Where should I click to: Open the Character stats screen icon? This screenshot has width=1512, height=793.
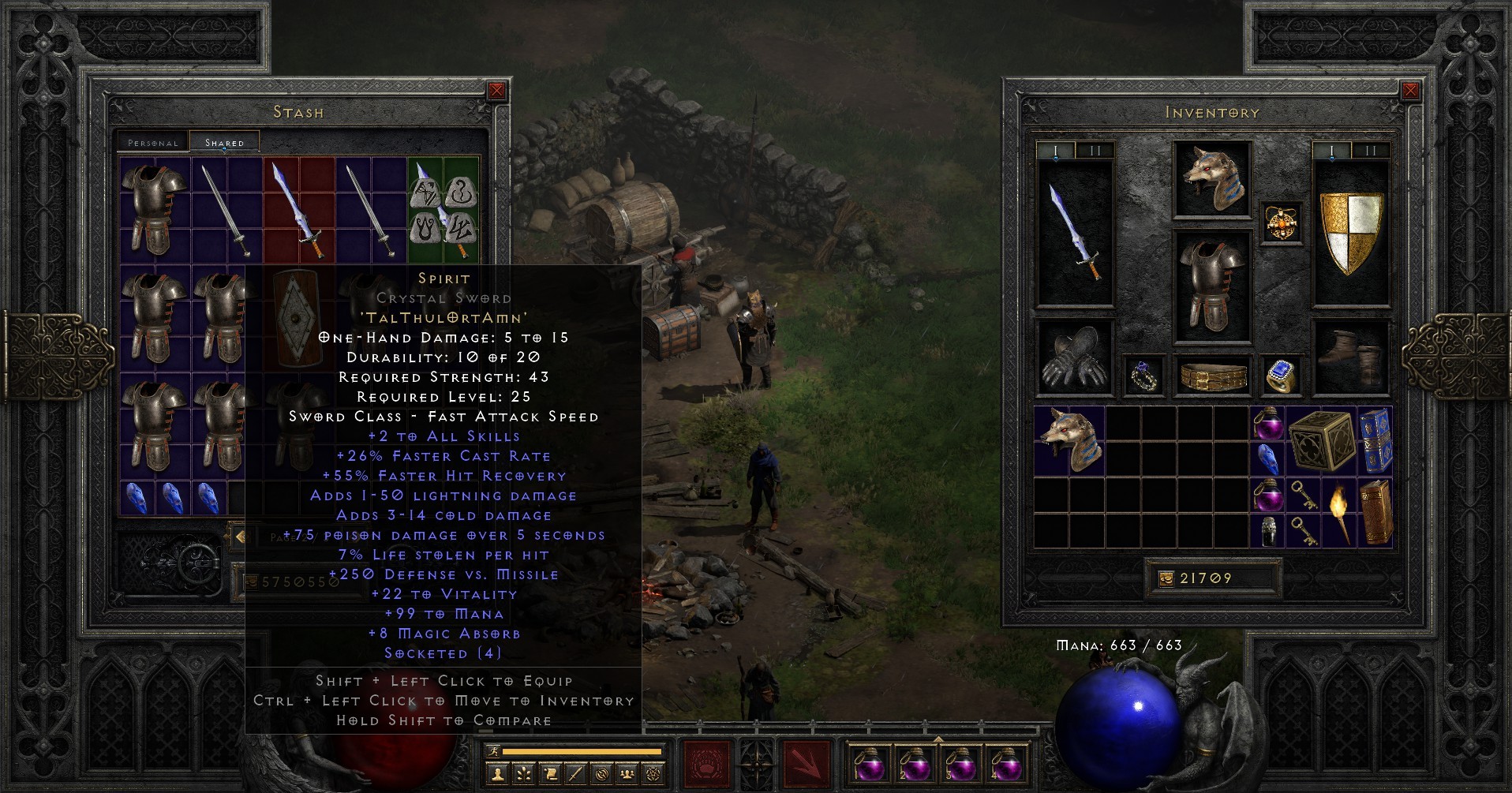coord(499,774)
